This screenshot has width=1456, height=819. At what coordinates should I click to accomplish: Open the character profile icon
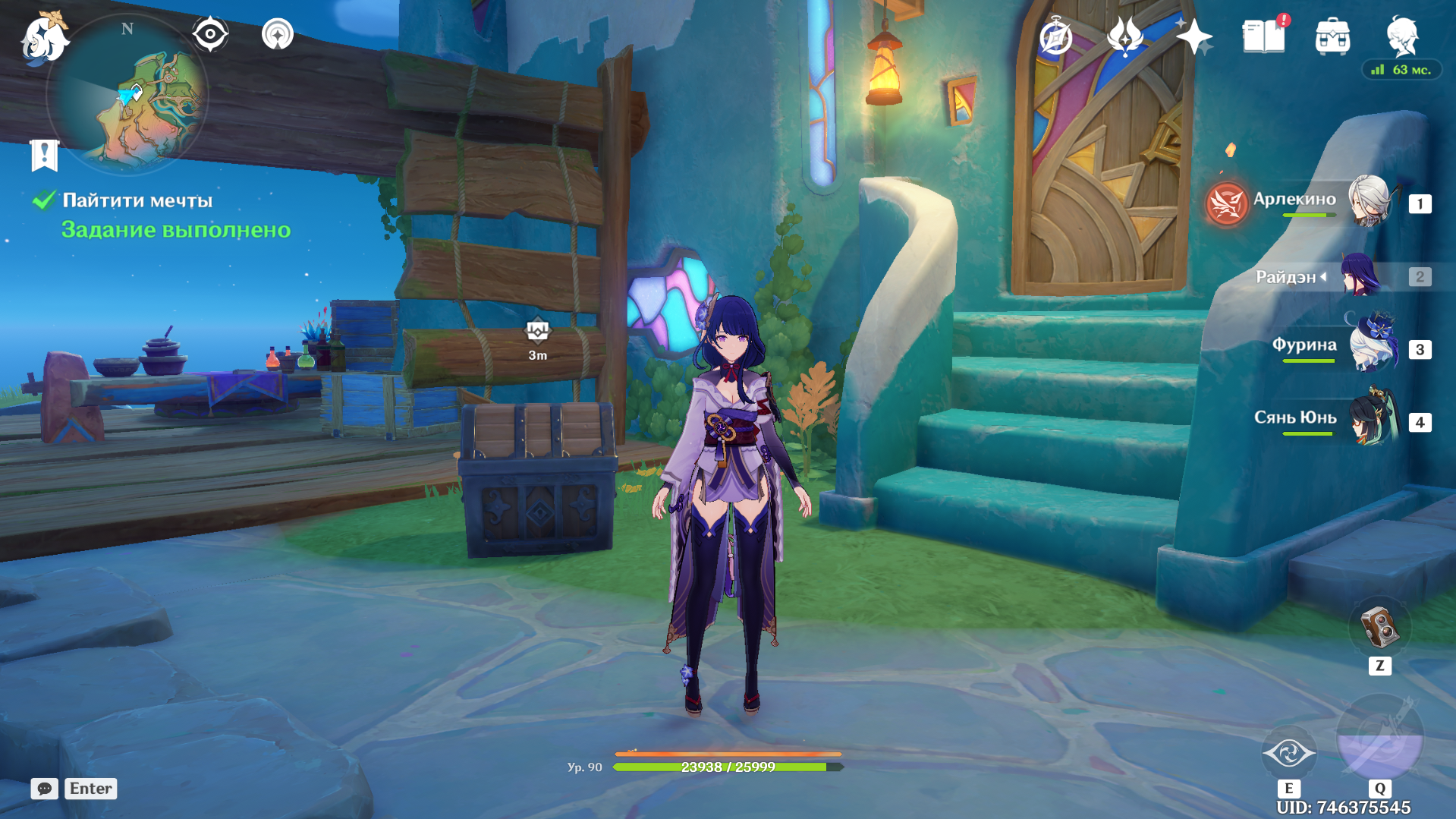click(x=1401, y=36)
